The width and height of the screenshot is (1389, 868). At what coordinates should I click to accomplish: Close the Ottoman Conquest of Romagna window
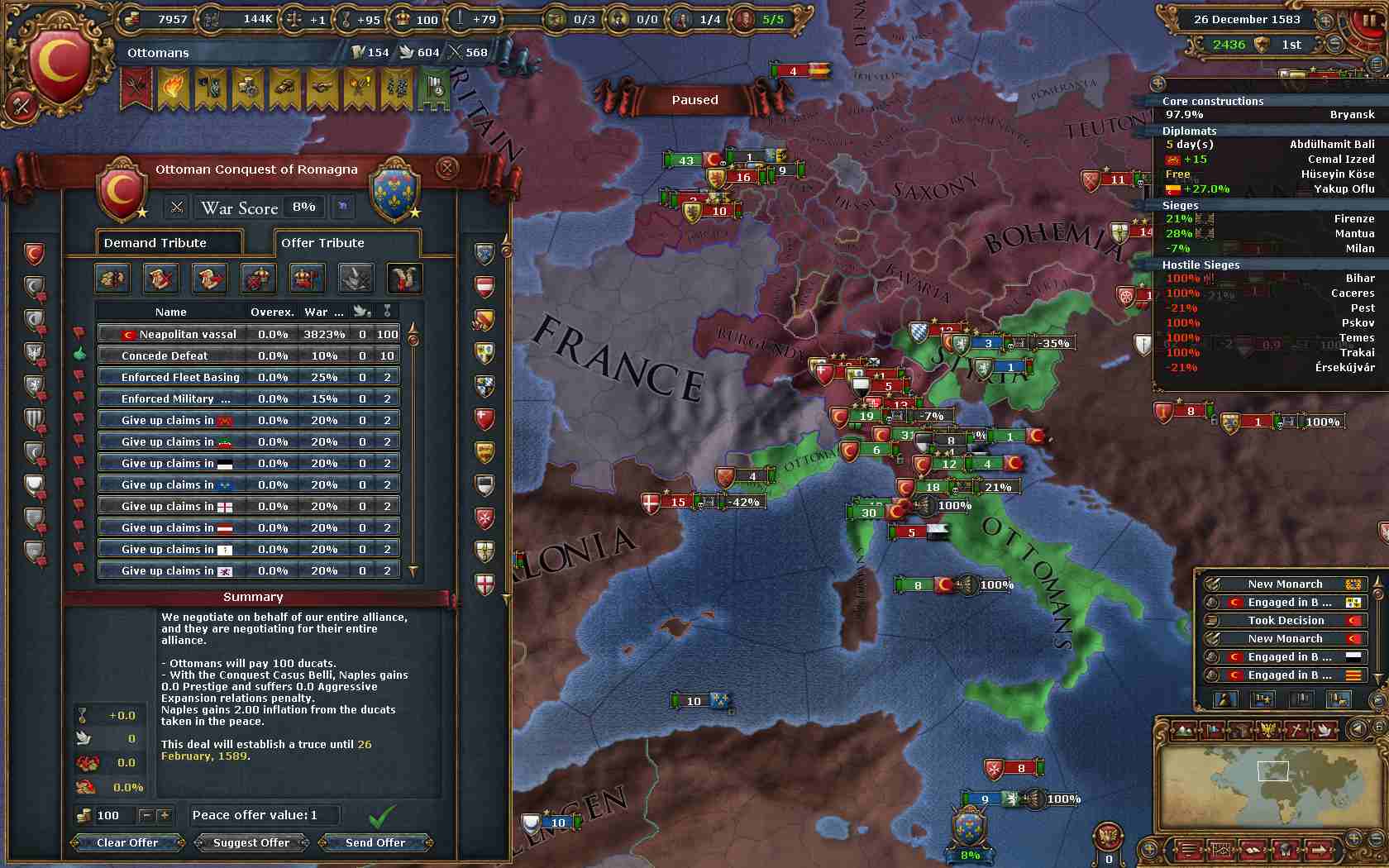(446, 169)
